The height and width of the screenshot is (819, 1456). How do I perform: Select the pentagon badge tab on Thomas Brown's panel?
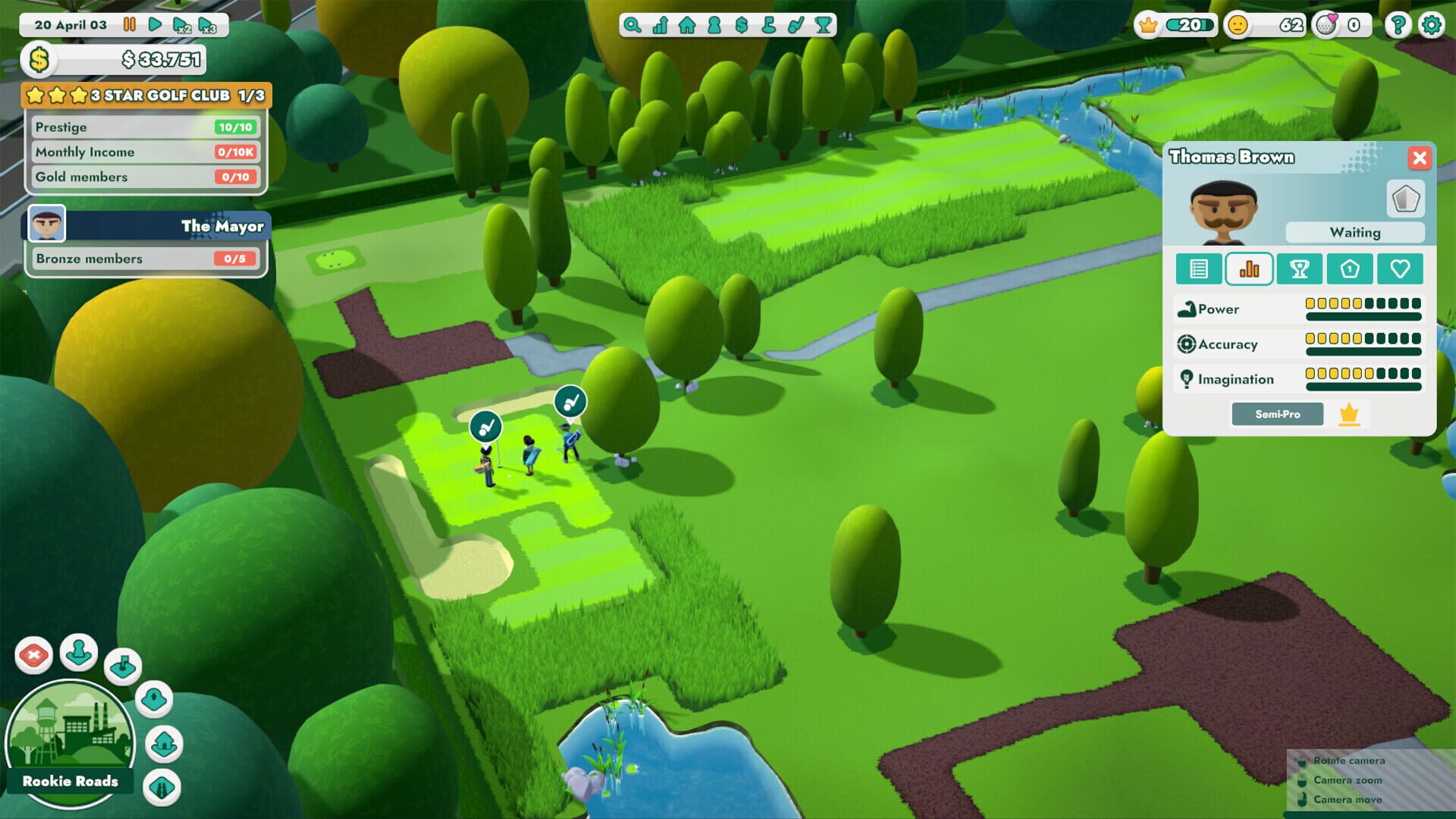(1350, 268)
